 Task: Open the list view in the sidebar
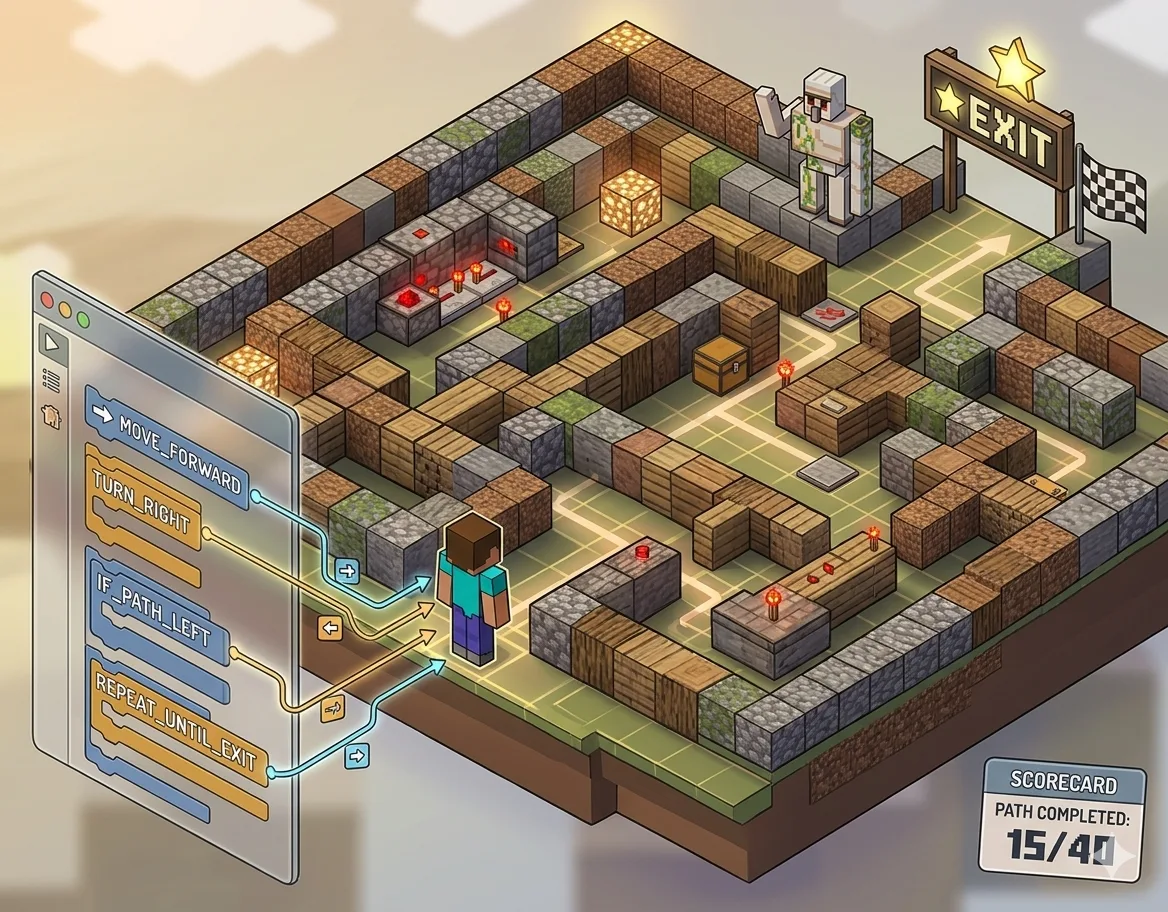pos(49,379)
